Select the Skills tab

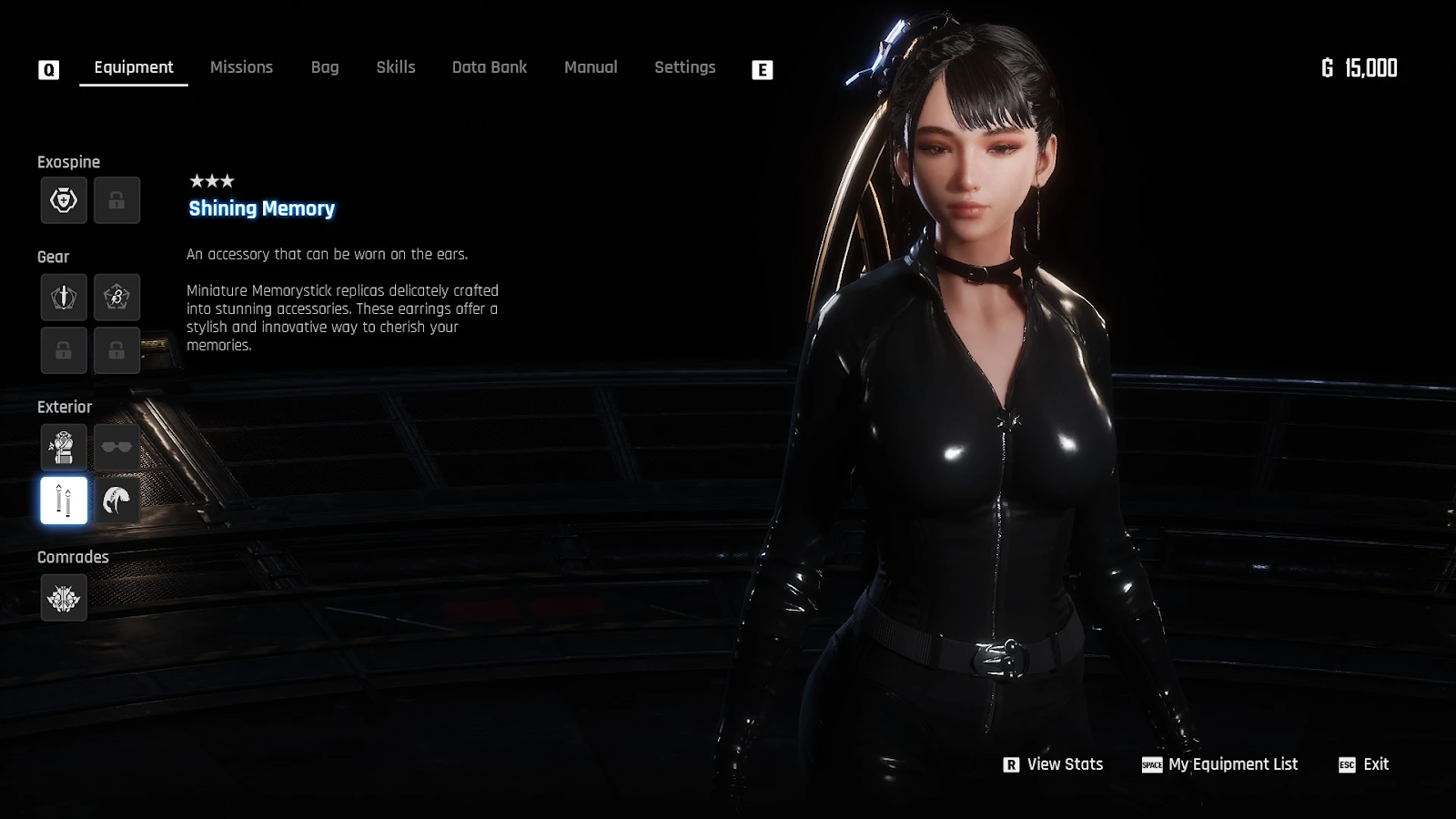click(x=396, y=67)
